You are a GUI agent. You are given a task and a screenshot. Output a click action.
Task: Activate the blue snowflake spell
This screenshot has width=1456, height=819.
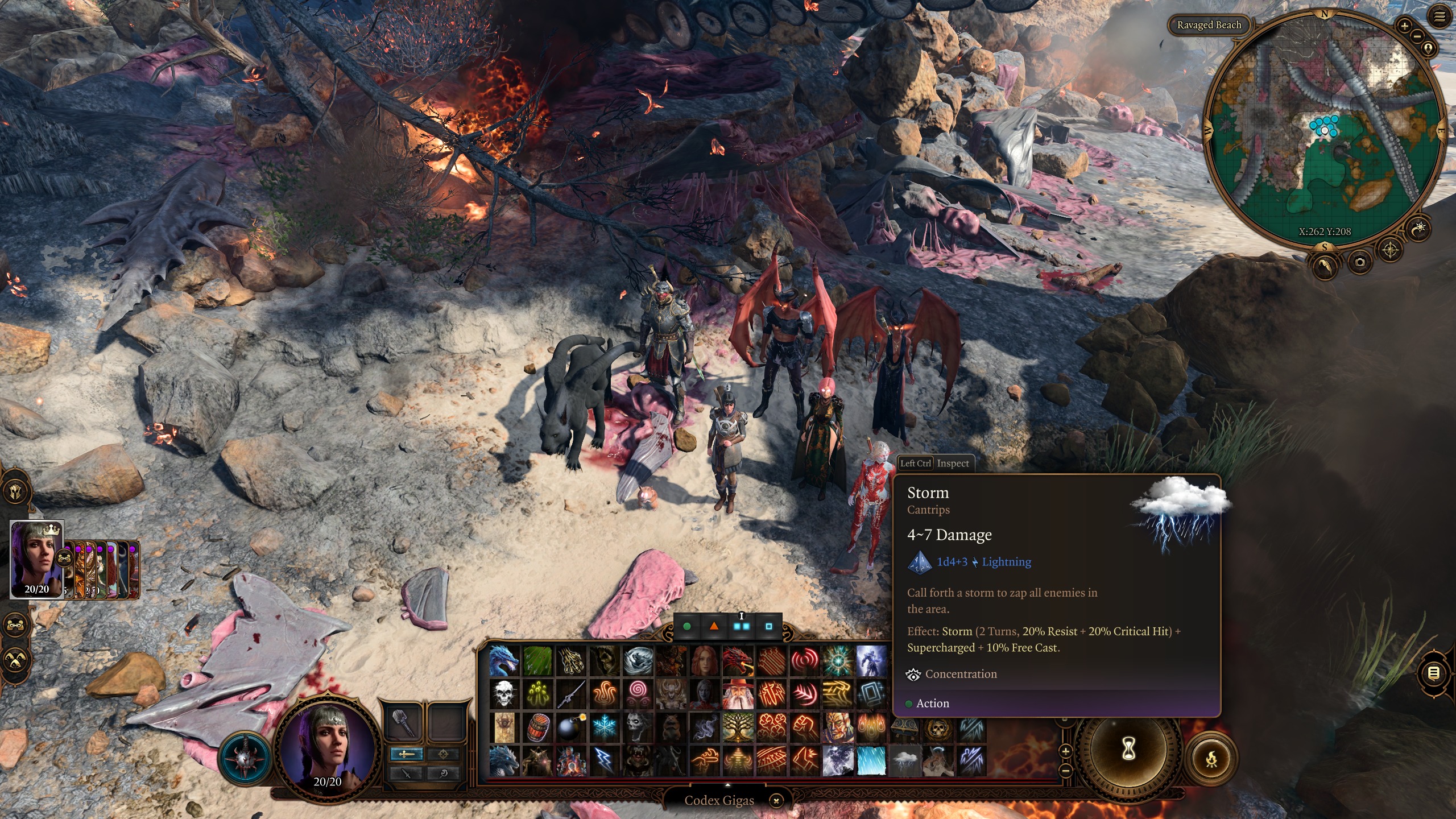pos(604,727)
